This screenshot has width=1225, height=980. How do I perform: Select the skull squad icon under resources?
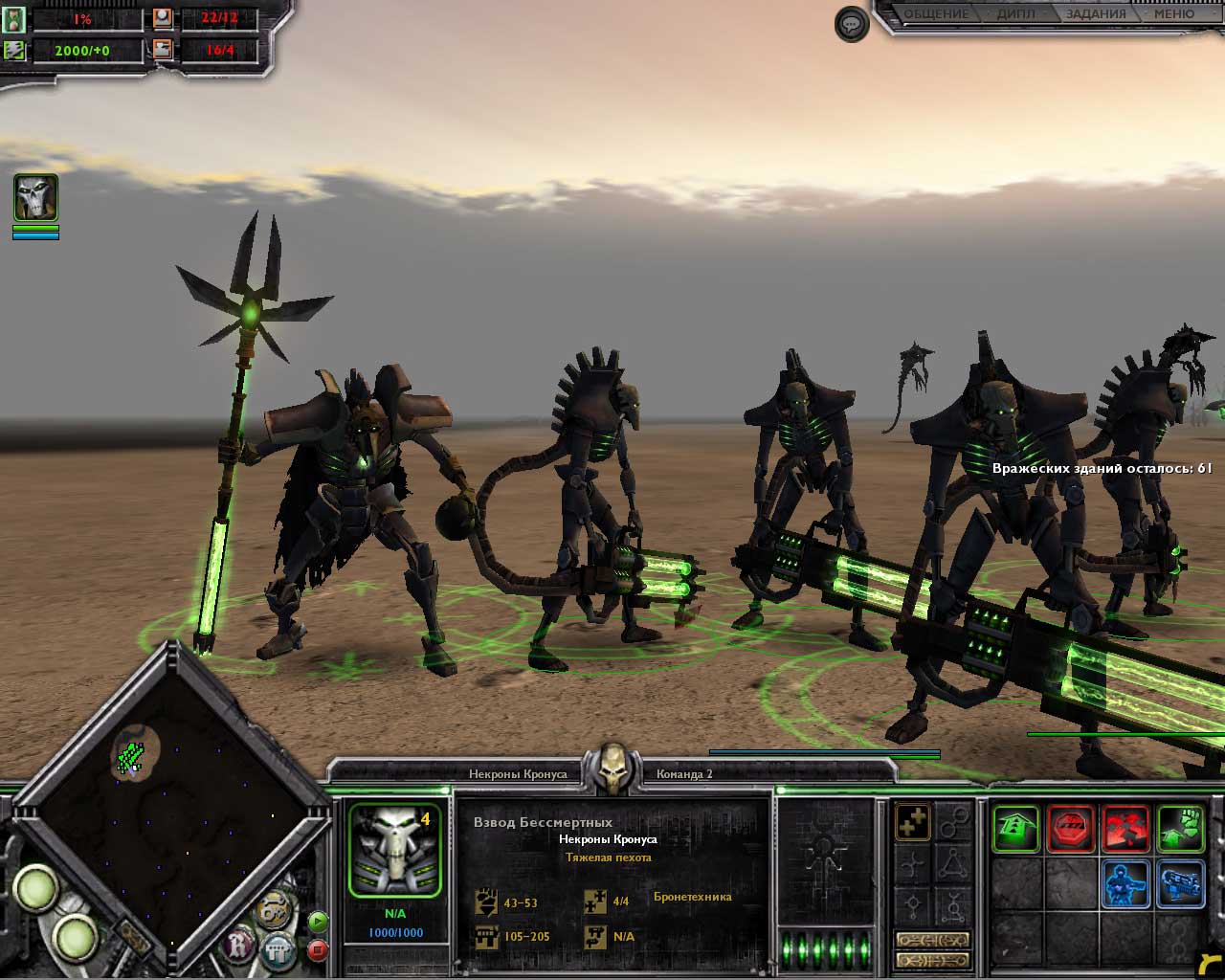[x=35, y=198]
